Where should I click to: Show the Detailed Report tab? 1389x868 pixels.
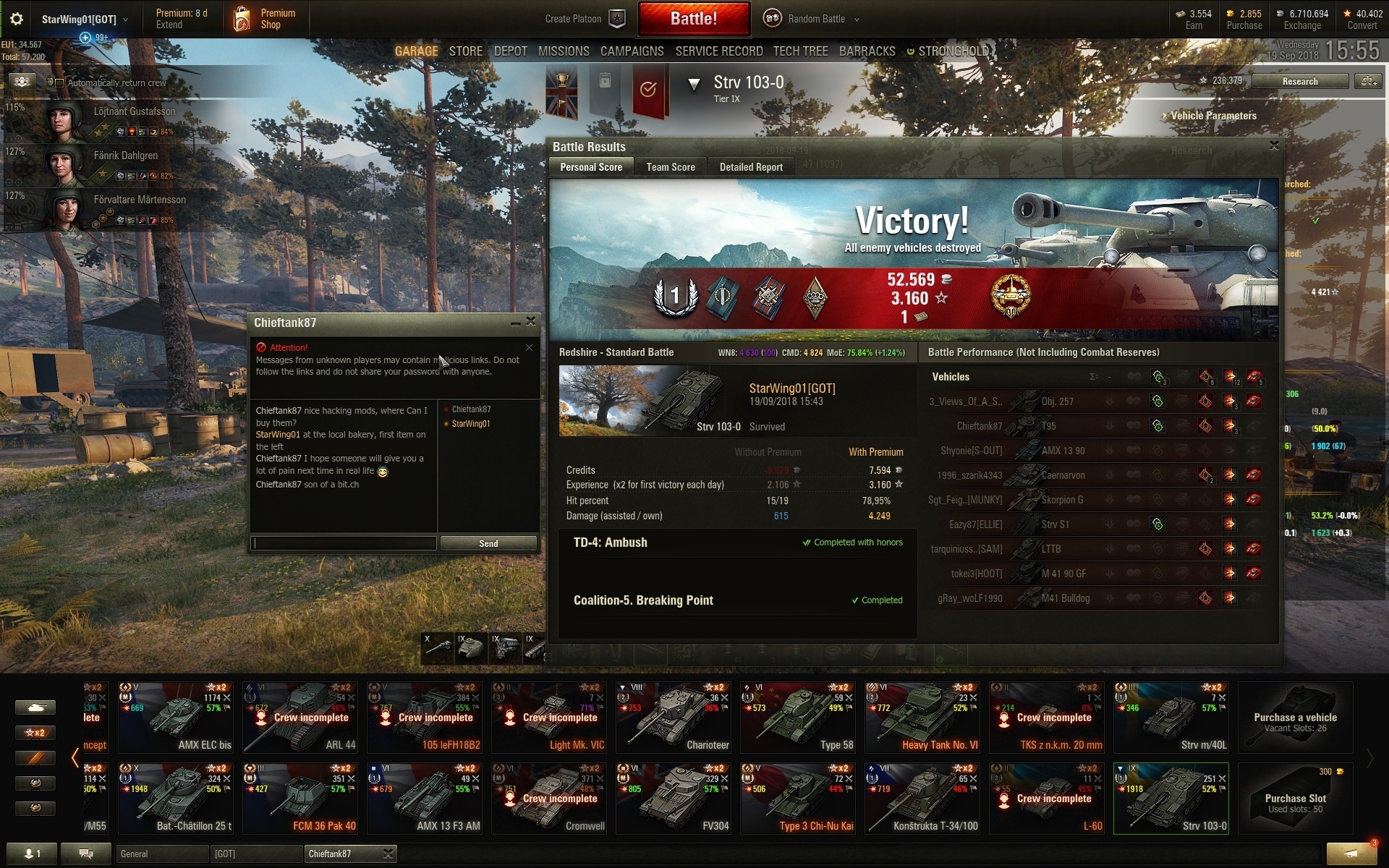(x=751, y=167)
